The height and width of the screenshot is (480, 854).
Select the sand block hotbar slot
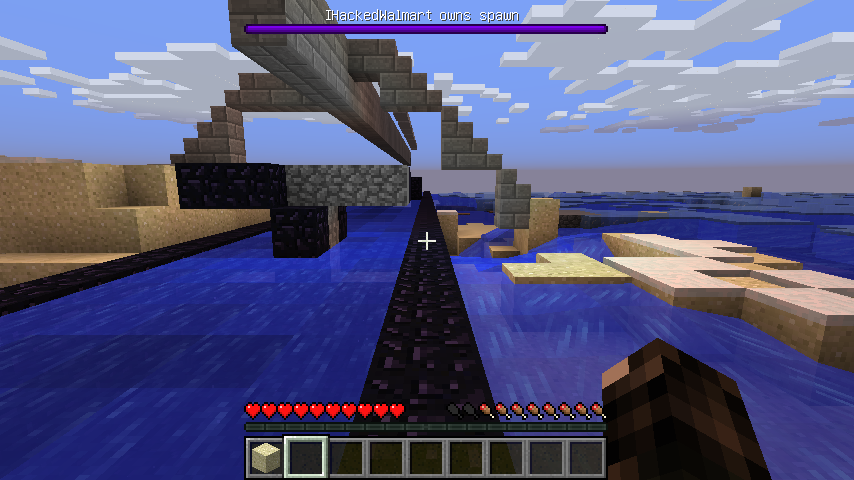[x=265, y=458]
